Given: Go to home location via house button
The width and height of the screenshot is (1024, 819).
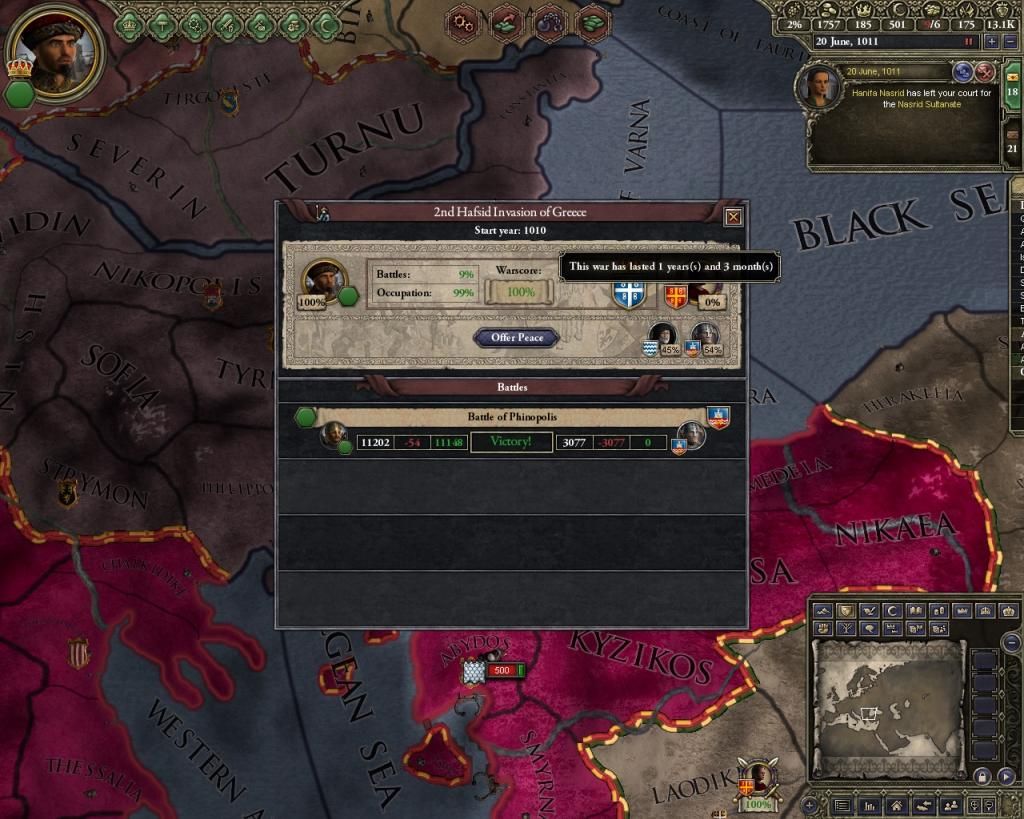Looking at the screenshot, I should pyautogui.click(x=896, y=805).
